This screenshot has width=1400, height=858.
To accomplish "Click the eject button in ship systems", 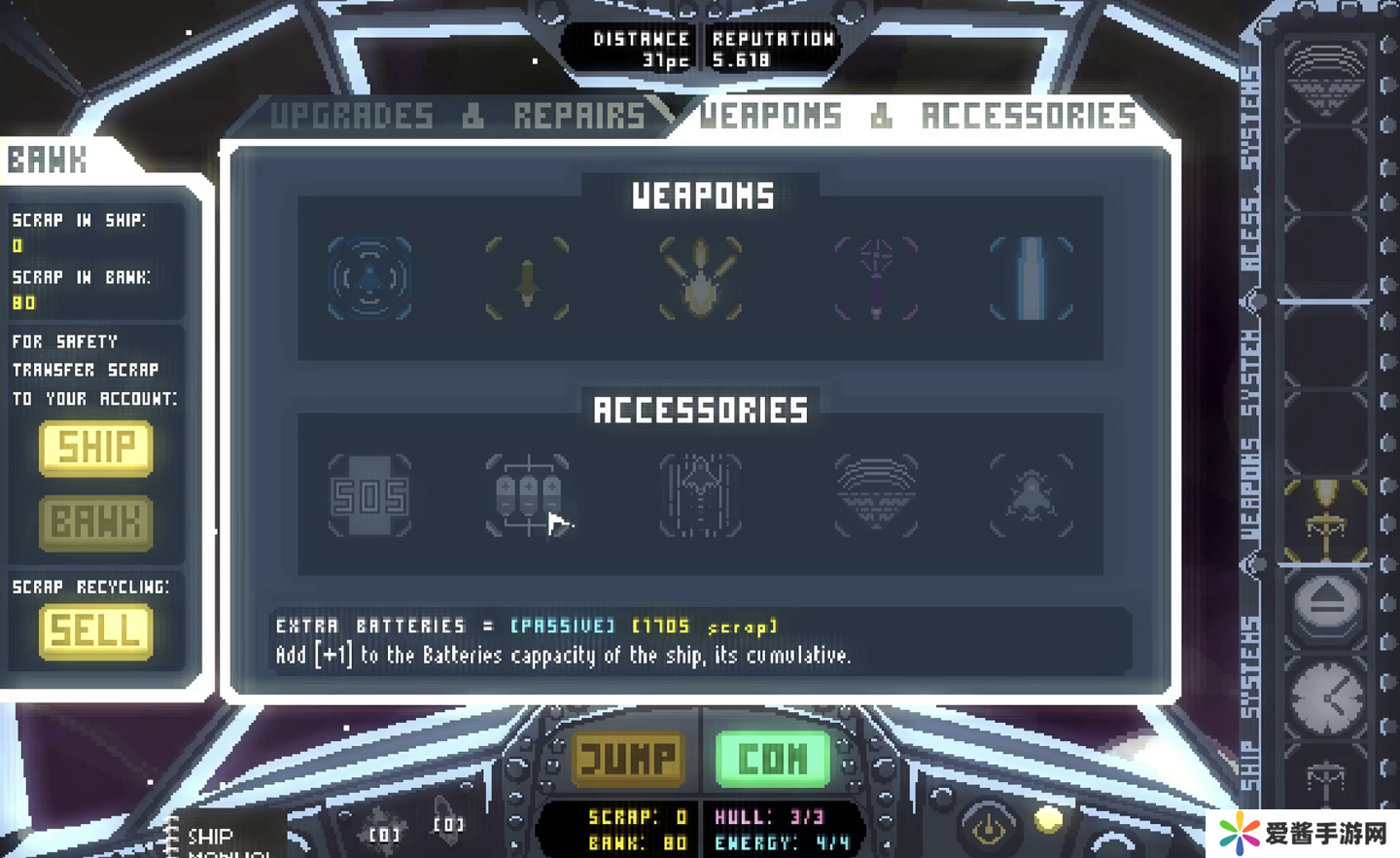I will (x=1326, y=604).
